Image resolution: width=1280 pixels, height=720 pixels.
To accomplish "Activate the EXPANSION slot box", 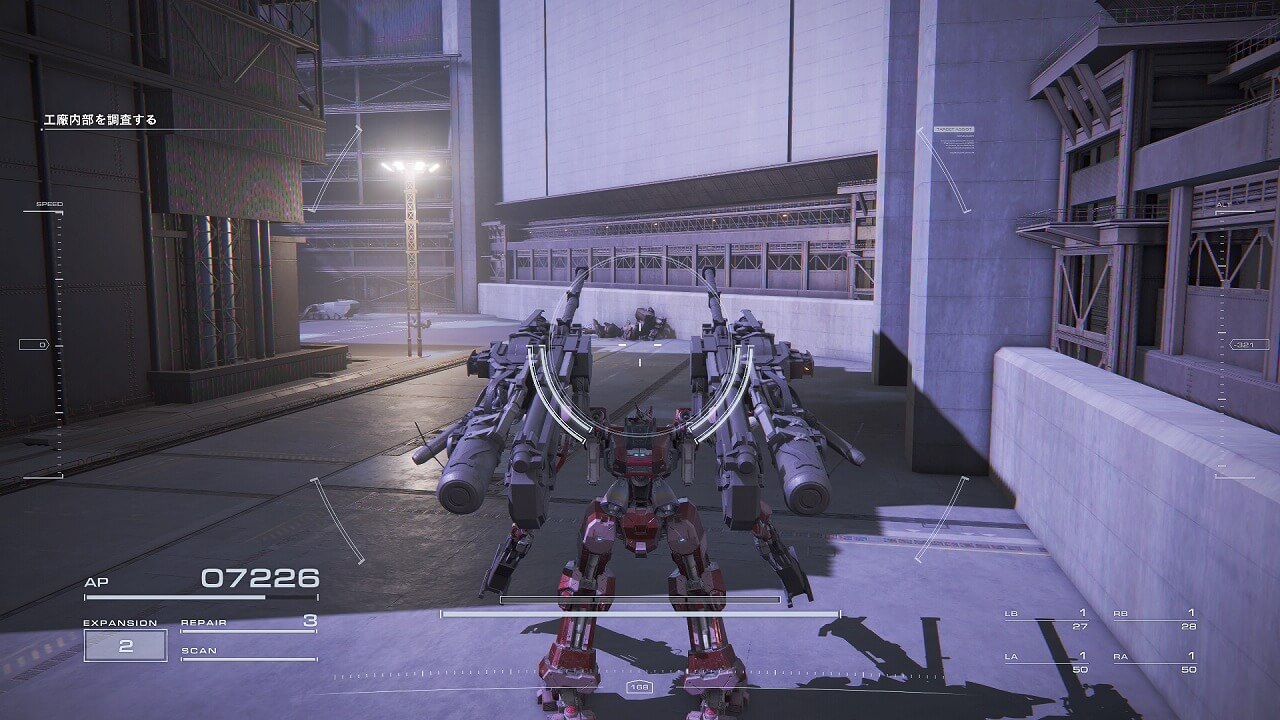I will pos(125,645).
